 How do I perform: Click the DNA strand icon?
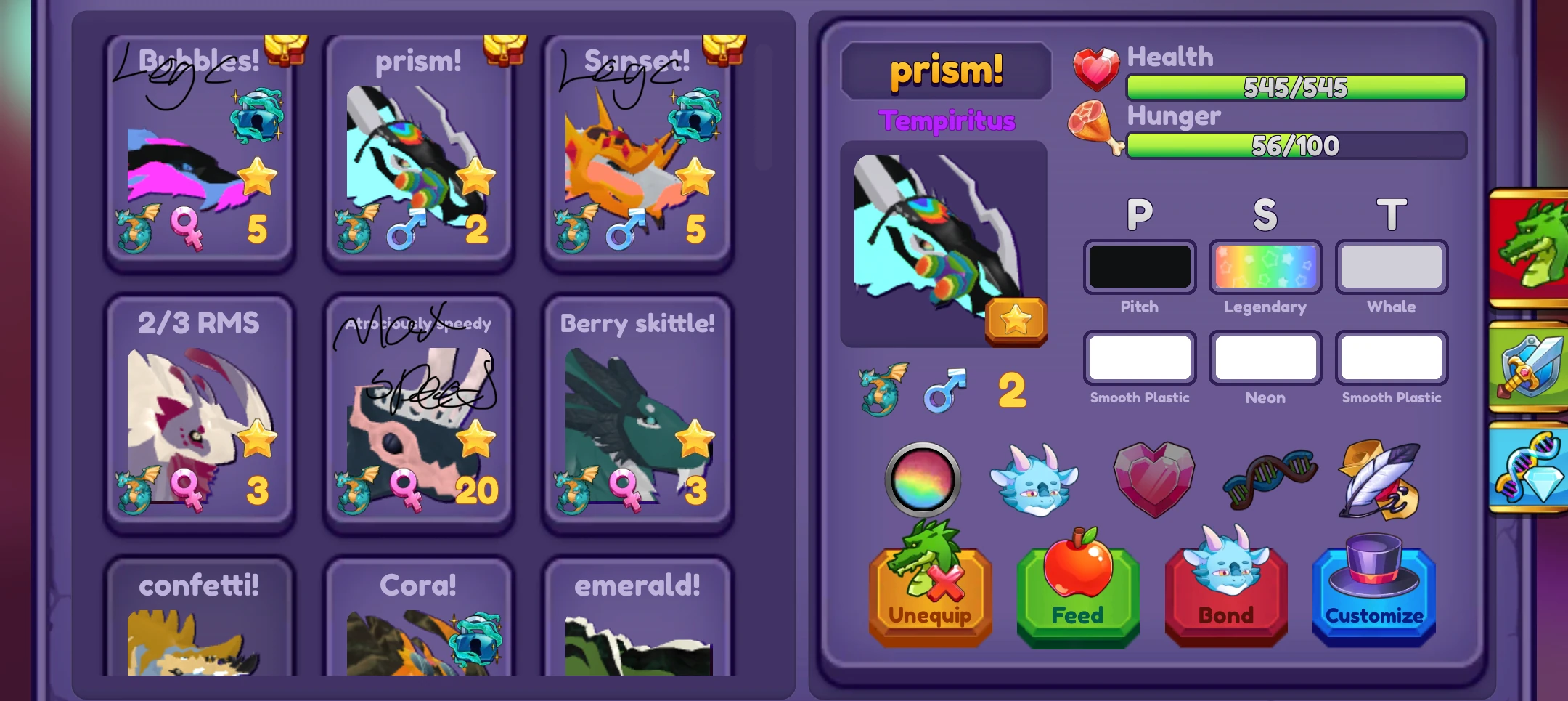(x=1269, y=479)
